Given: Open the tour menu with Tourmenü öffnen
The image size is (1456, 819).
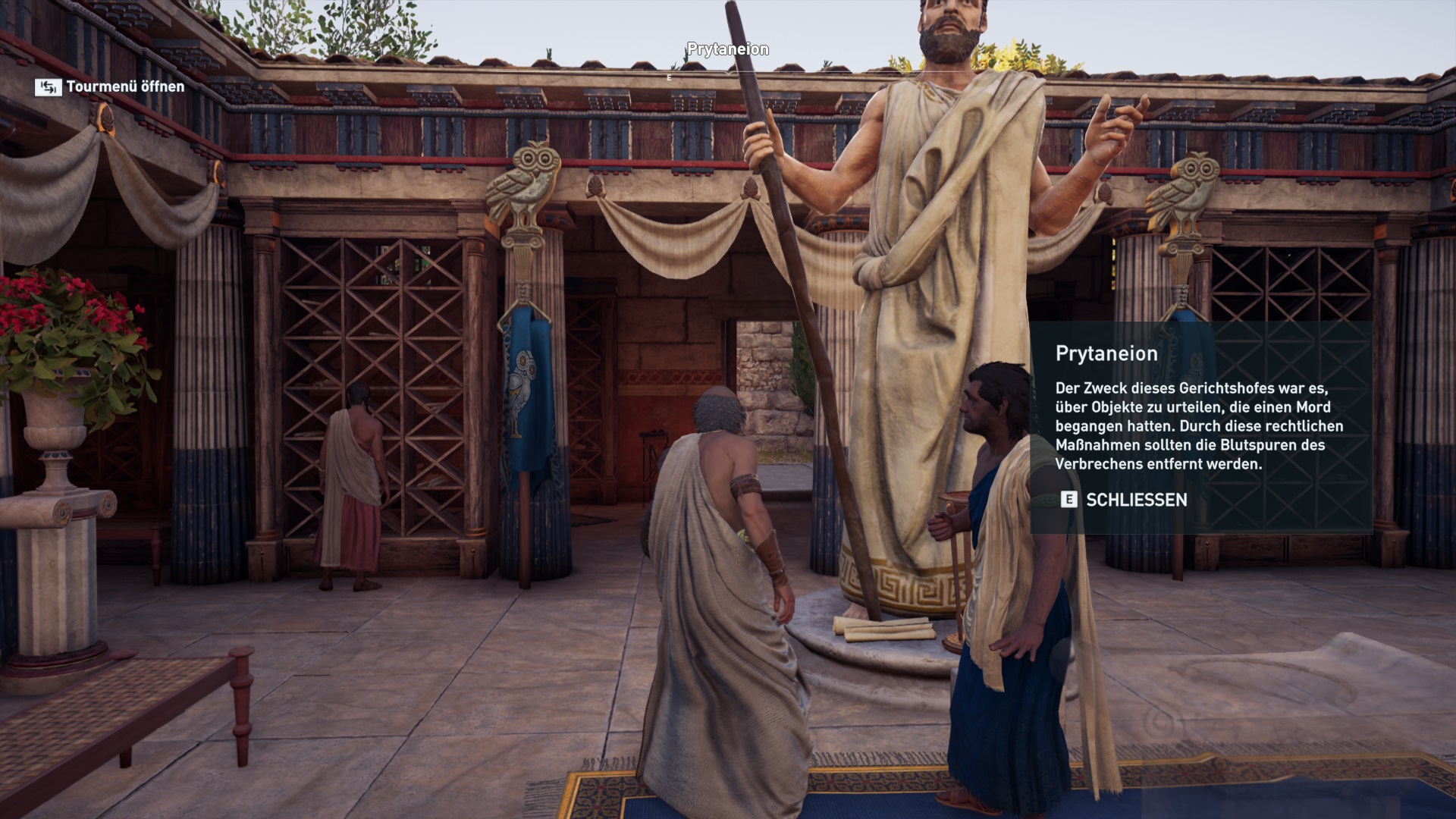Looking at the screenshot, I should (111, 87).
